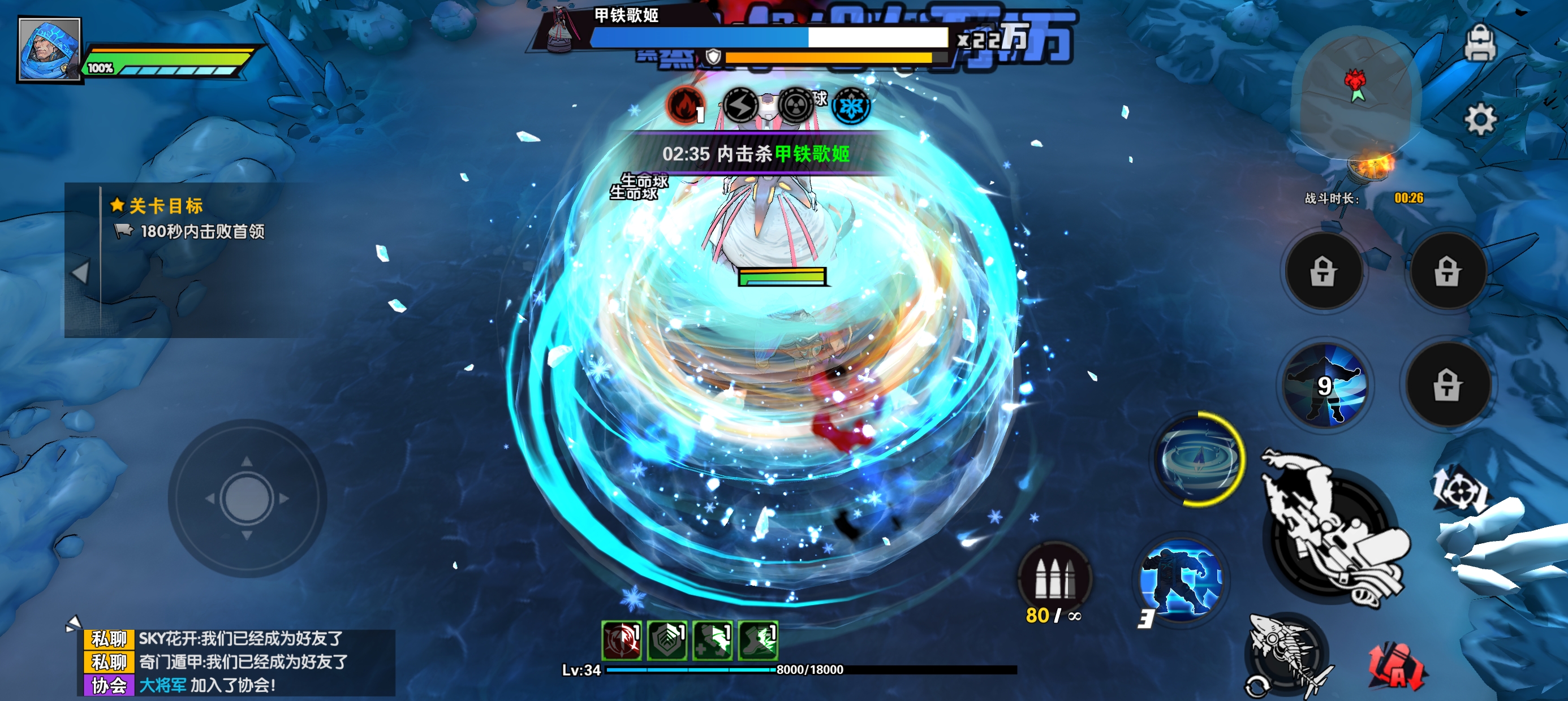Image resolution: width=1568 pixels, height=701 pixels.
Task: Collapse the stage objective panel arrow
Action: (x=80, y=272)
